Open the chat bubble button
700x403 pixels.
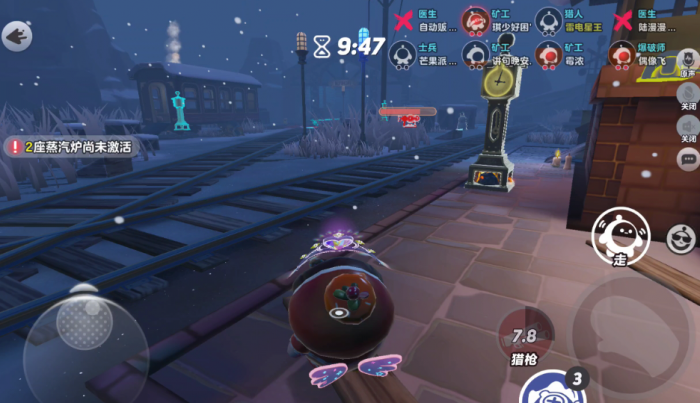coord(688,159)
